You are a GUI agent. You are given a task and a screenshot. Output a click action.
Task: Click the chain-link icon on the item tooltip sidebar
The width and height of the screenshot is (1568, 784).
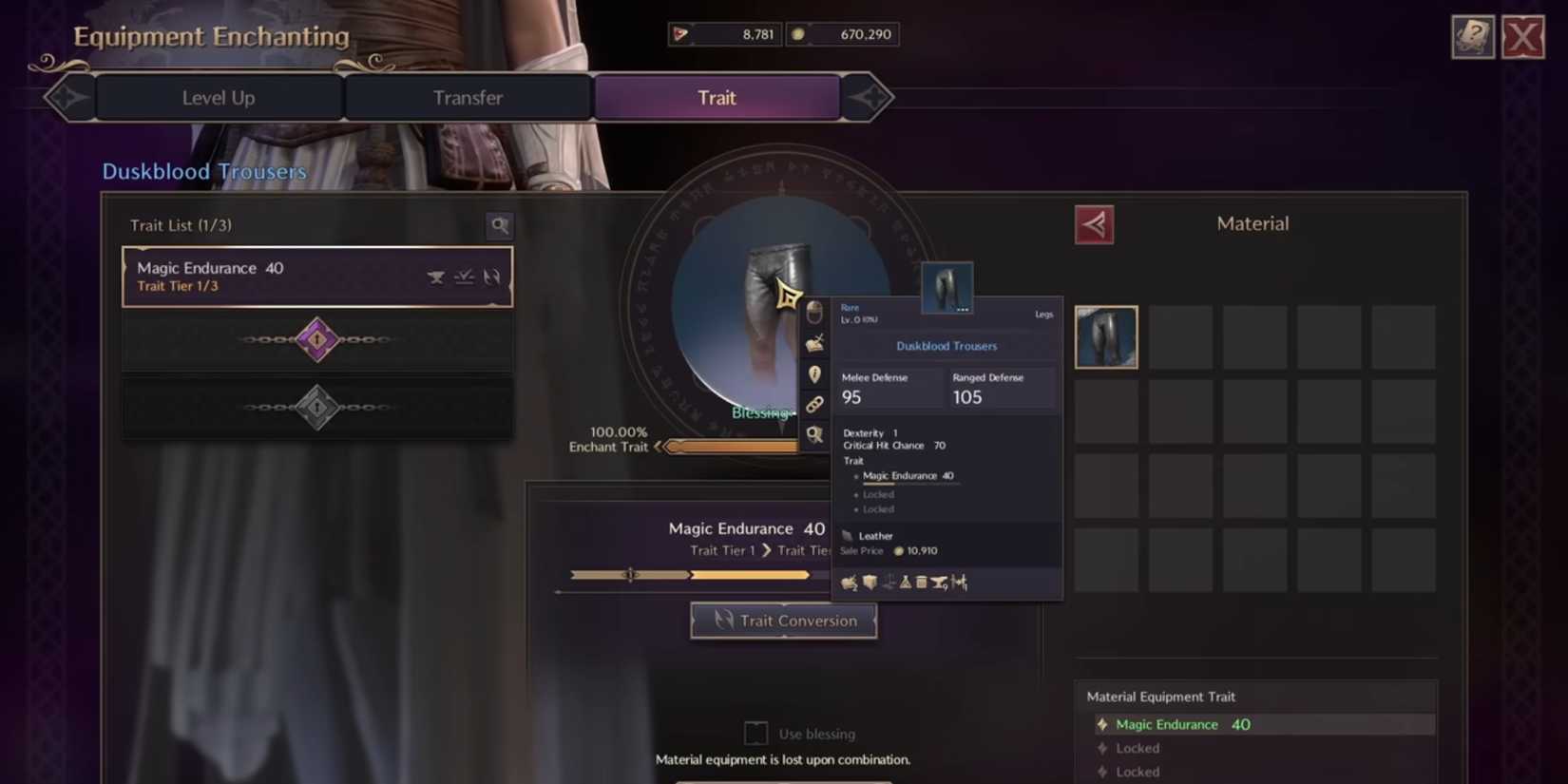click(x=813, y=403)
